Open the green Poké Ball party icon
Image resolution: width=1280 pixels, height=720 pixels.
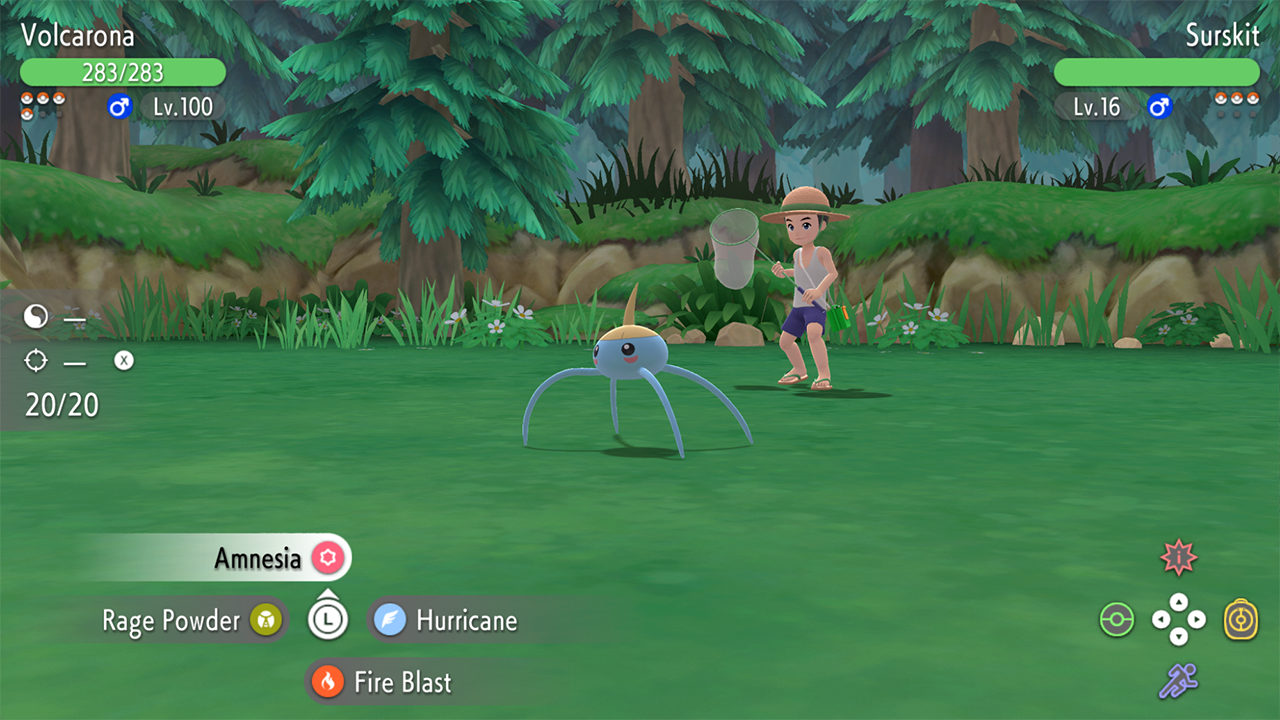point(1116,620)
